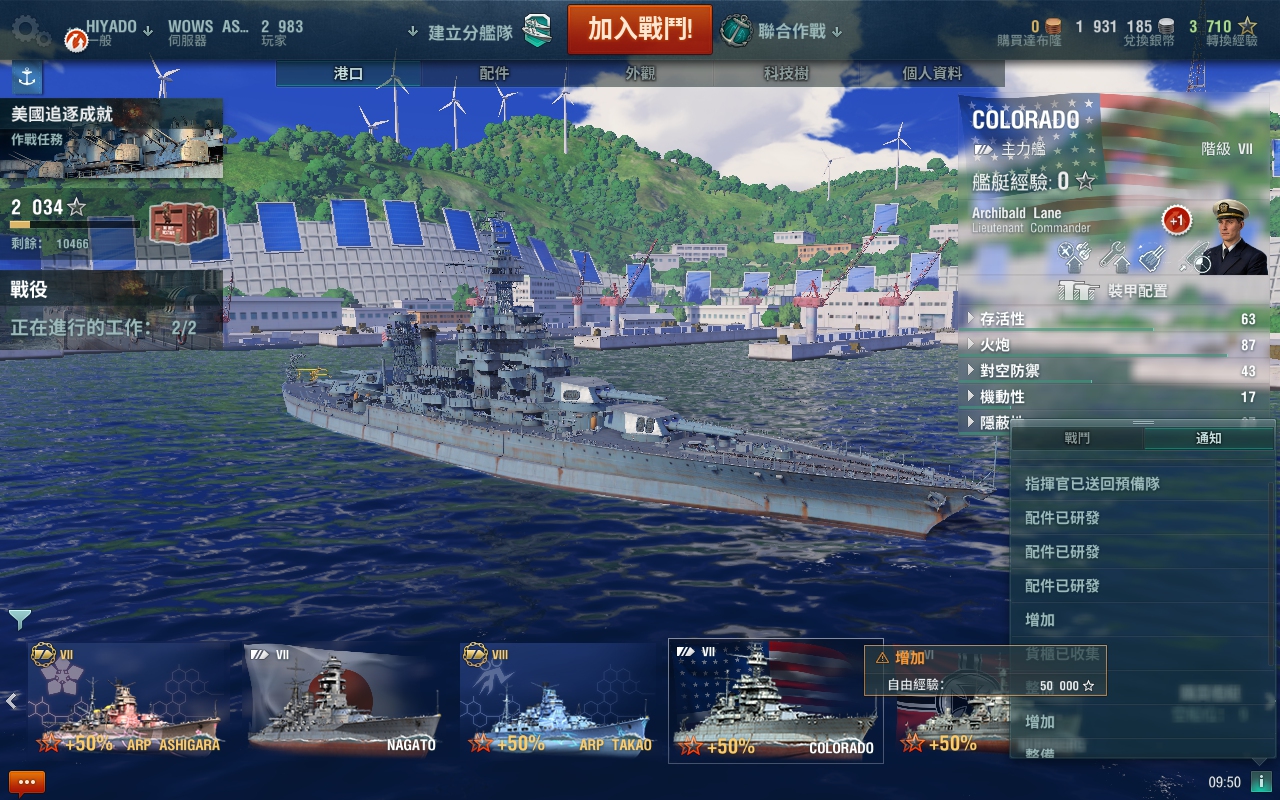Open the 外觀 exterior tab
The image size is (1280, 800).
pos(641,74)
